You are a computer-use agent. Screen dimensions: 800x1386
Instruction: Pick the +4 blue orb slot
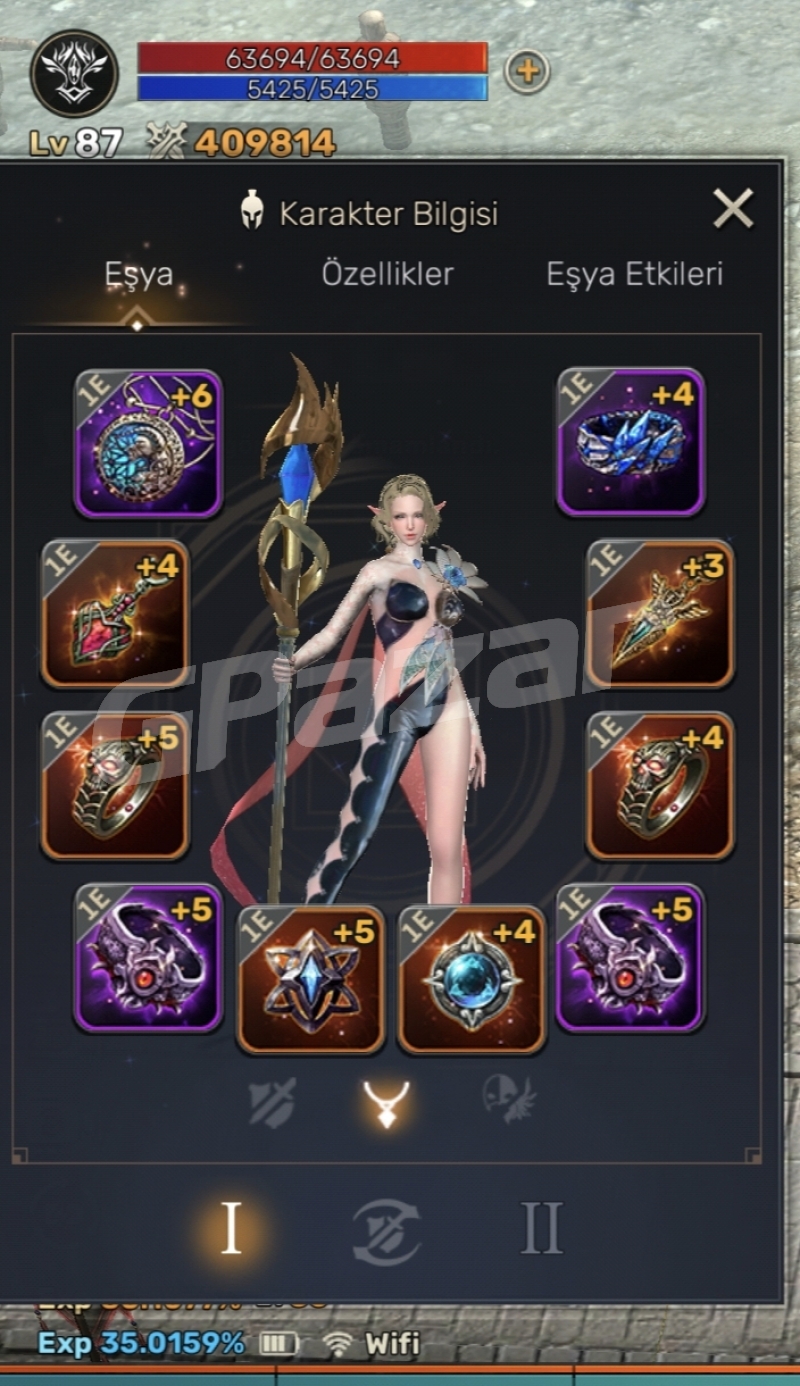(x=472, y=979)
